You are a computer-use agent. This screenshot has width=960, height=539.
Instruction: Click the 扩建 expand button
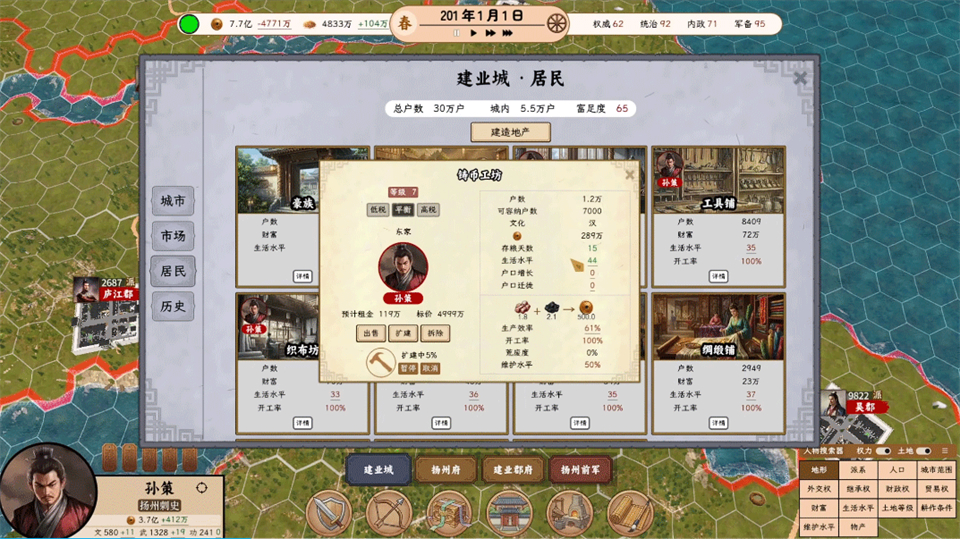tap(403, 332)
